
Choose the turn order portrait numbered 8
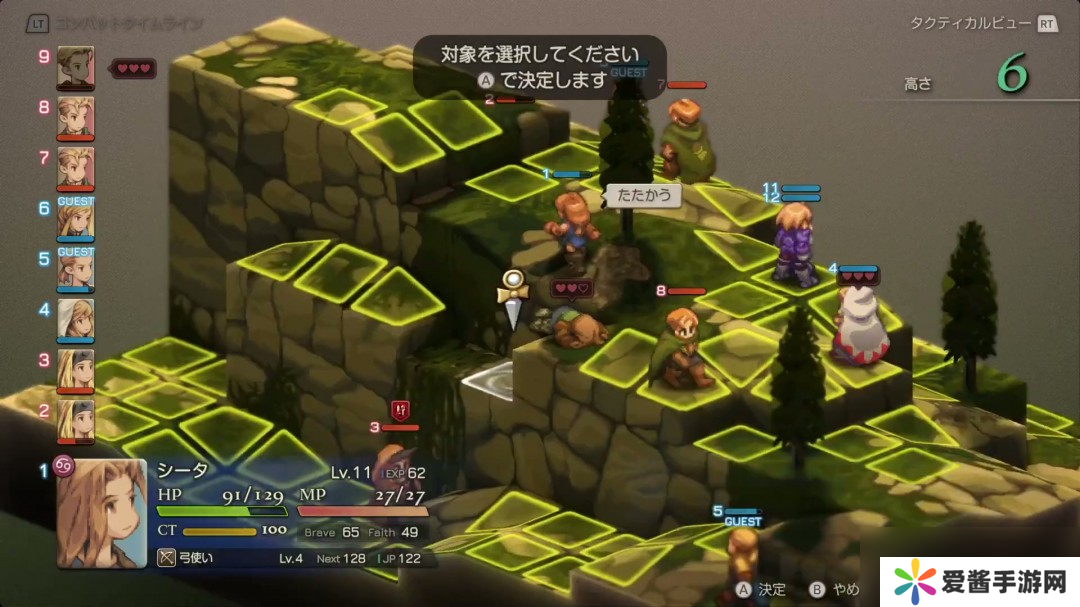(76, 118)
